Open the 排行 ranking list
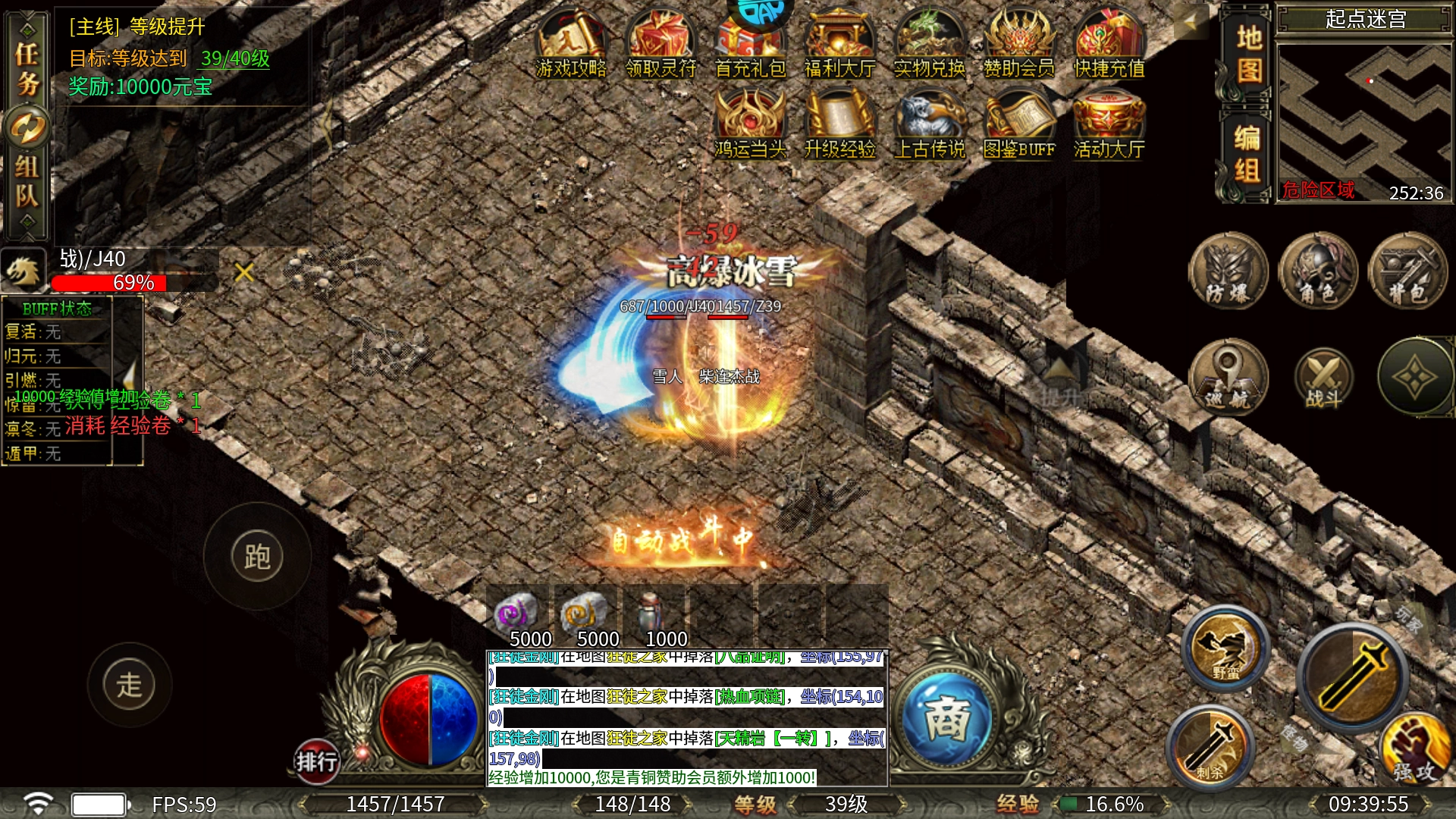The image size is (1456, 819). click(316, 761)
